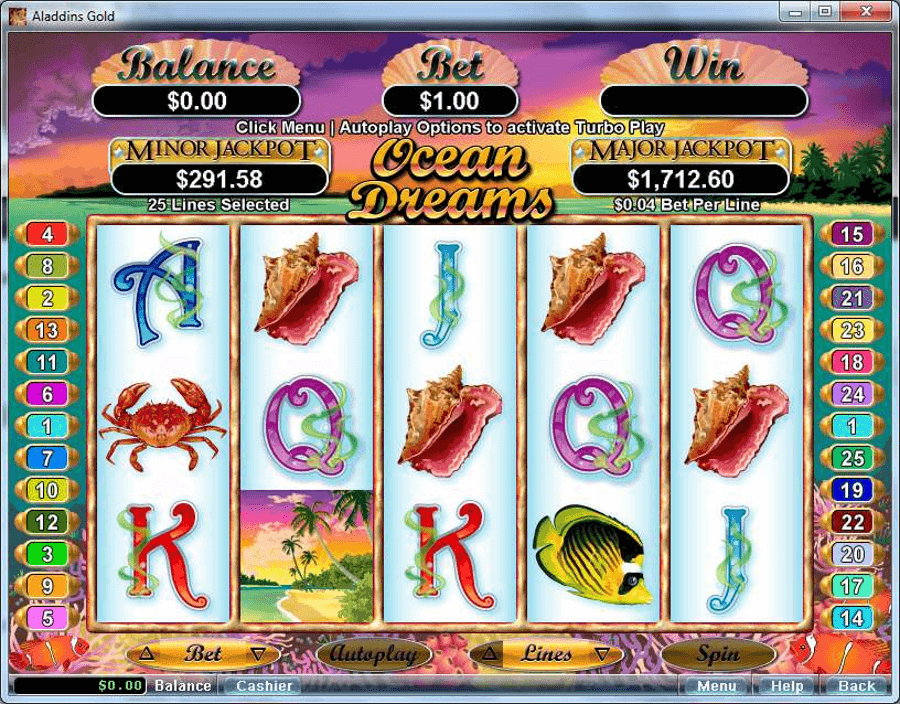Increase the number of lines played
The height and width of the screenshot is (704, 900).
pyautogui.click(x=491, y=654)
